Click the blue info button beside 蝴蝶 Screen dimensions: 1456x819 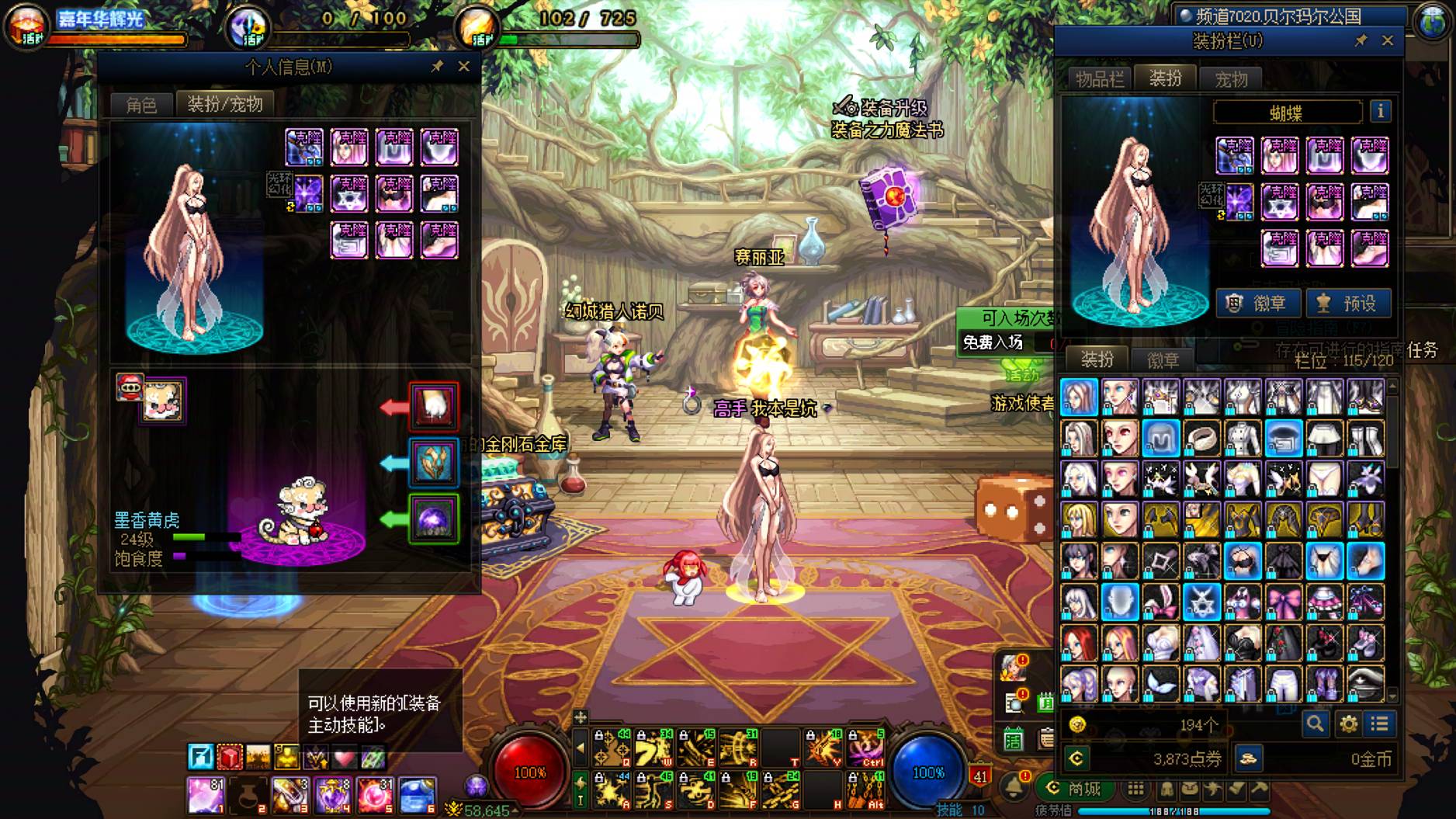coord(1380,112)
